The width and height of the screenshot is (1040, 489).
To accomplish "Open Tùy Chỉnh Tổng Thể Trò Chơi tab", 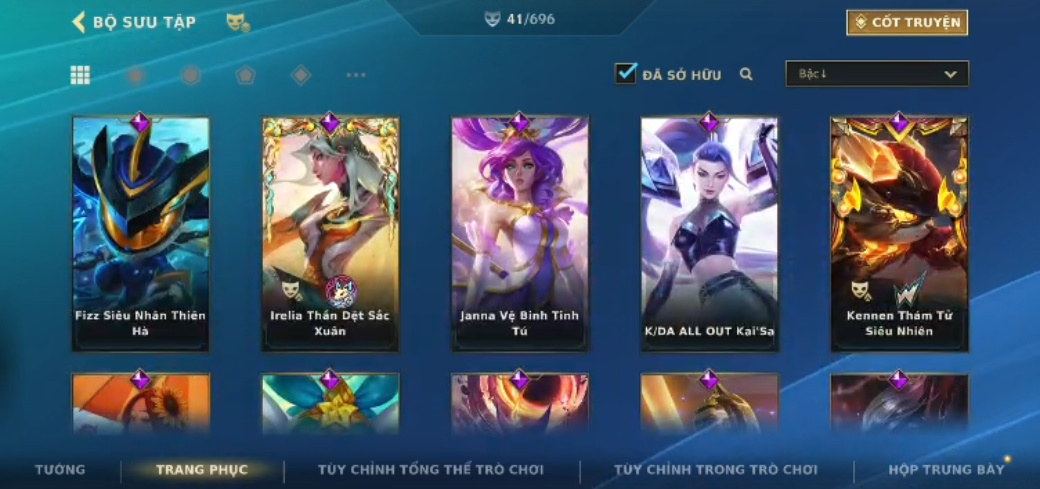I will point(431,469).
